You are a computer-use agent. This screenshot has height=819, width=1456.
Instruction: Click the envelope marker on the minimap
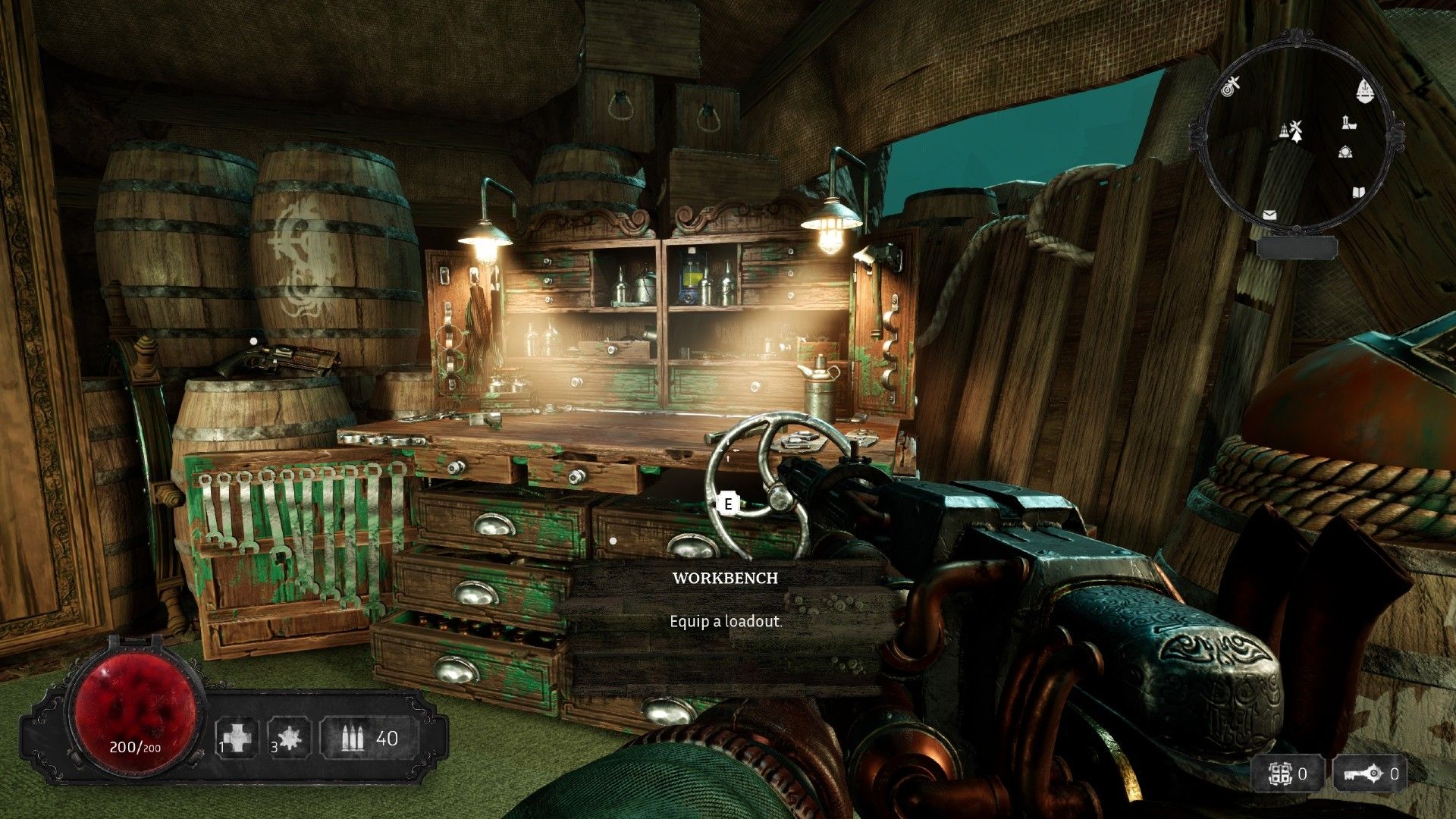[1269, 215]
